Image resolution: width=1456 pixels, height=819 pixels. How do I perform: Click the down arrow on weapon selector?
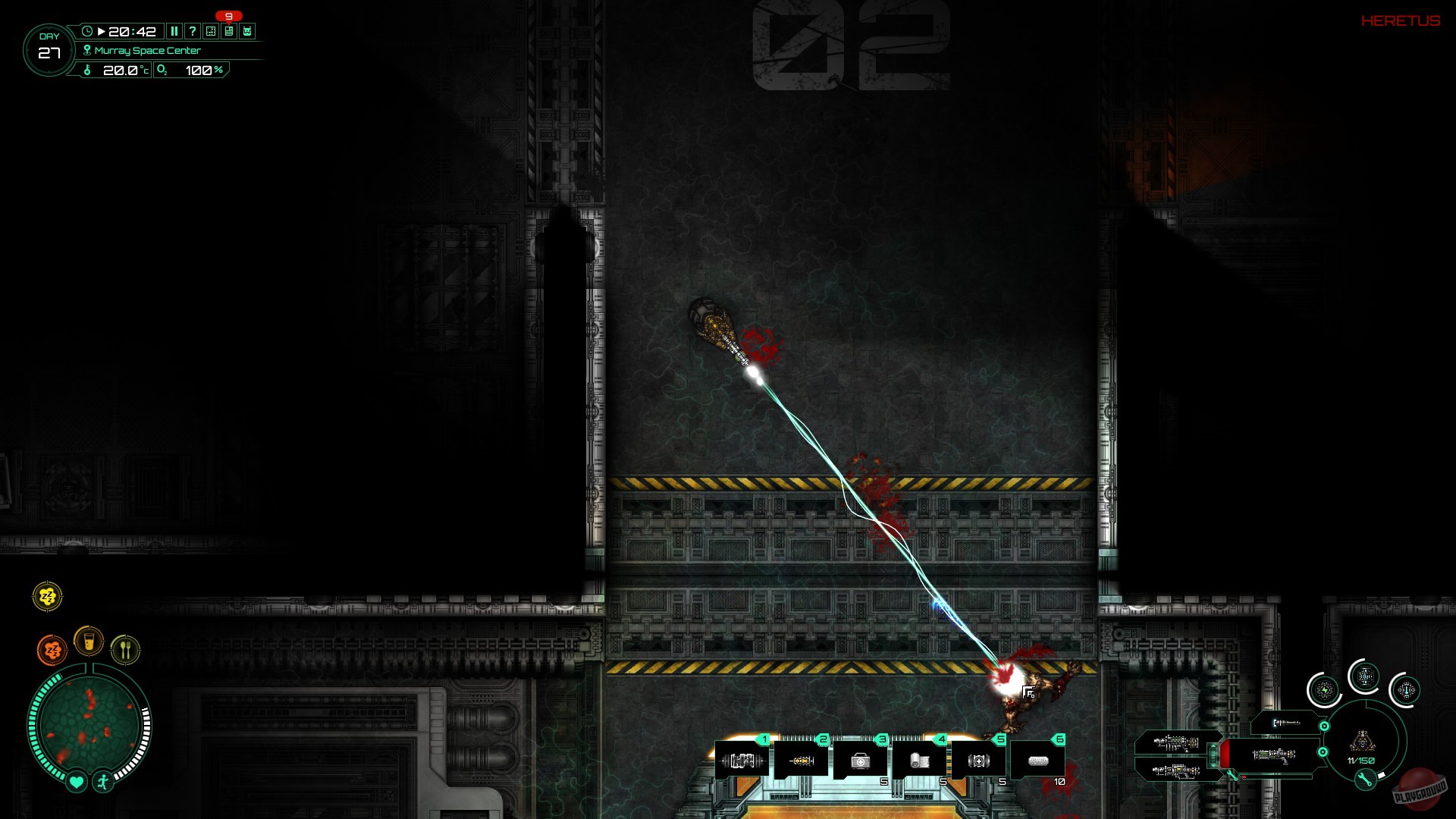coord(1213,767)
